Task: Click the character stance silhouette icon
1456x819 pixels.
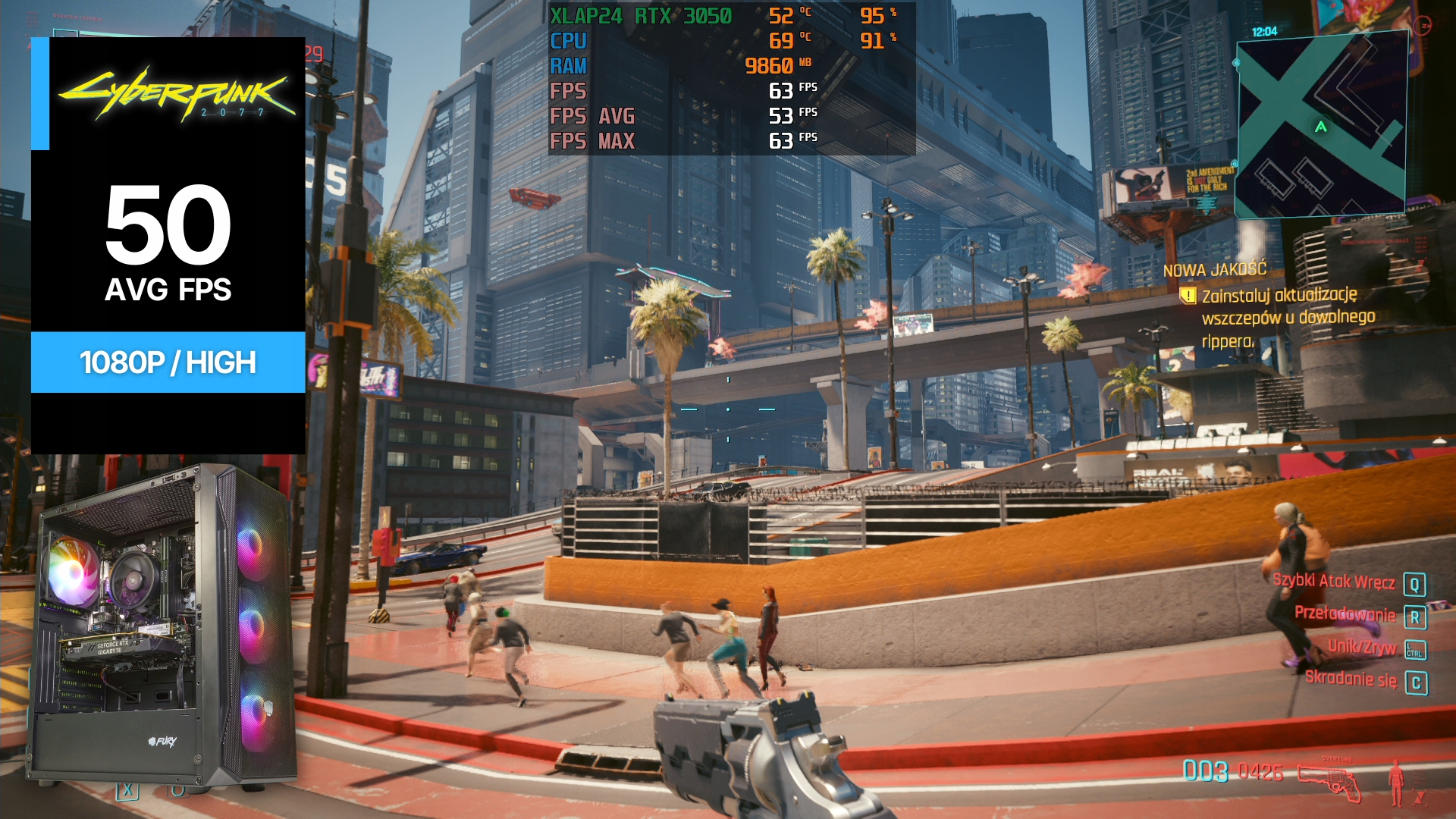Action: pos(1395,782)
